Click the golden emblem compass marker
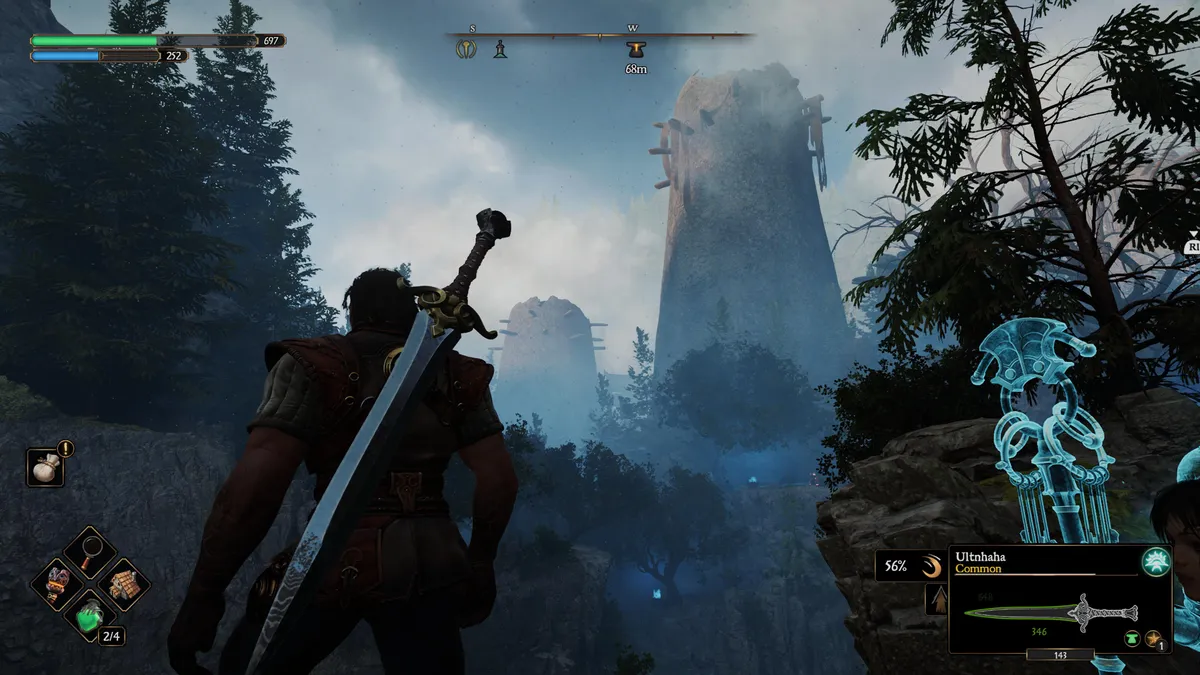The height and width of the screenshot is (675, 1200). tap(466, 48)
